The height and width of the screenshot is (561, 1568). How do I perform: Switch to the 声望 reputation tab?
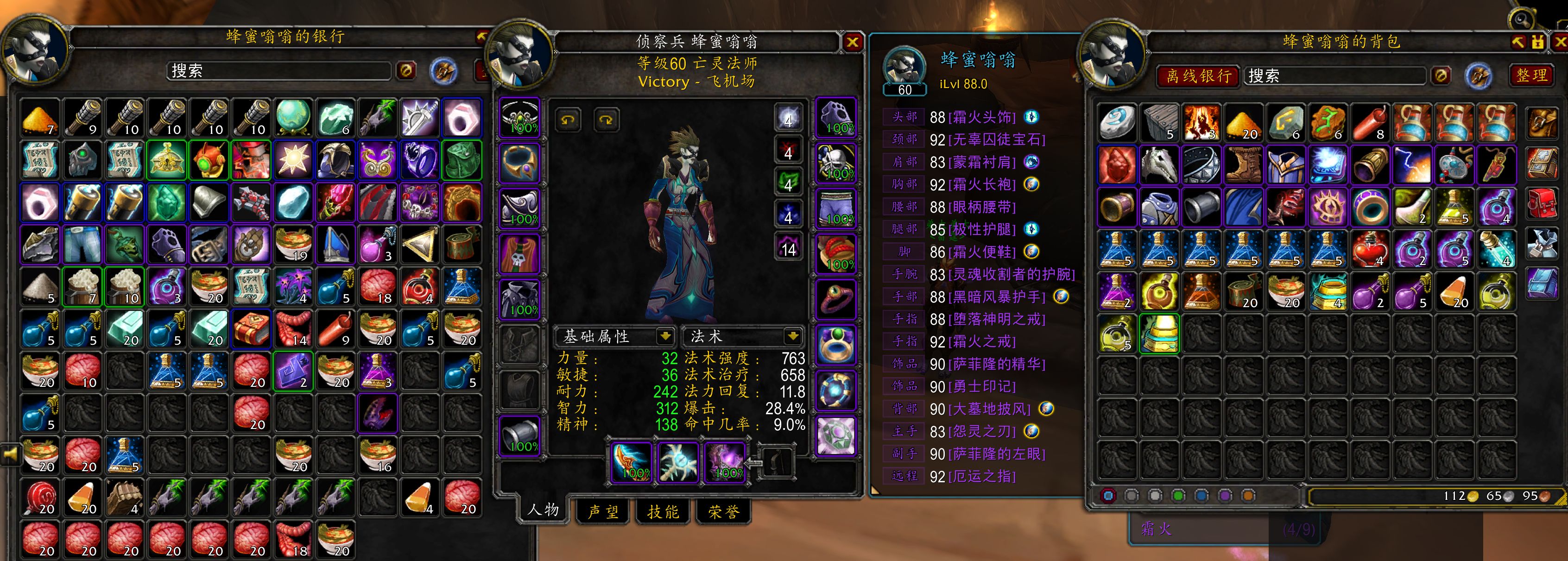601,512
